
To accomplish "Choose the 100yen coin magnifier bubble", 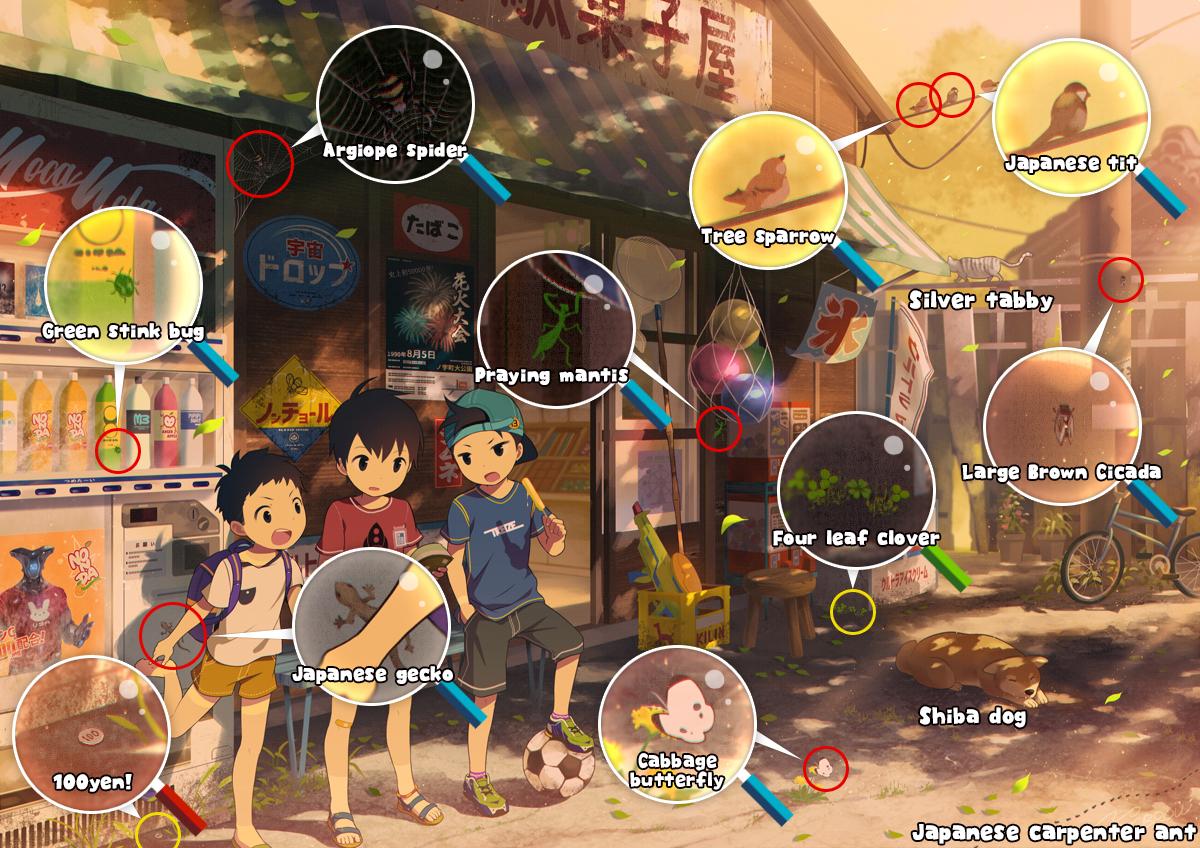I will 92,733.
